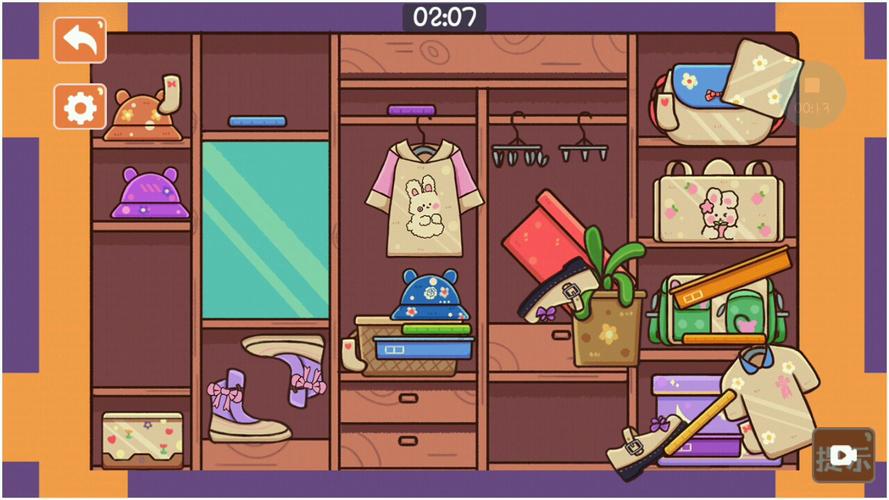The height and width of the screenshot is (500, 889).
Task: Stop the screen recording overlay
Action: [x=813, y=91]
